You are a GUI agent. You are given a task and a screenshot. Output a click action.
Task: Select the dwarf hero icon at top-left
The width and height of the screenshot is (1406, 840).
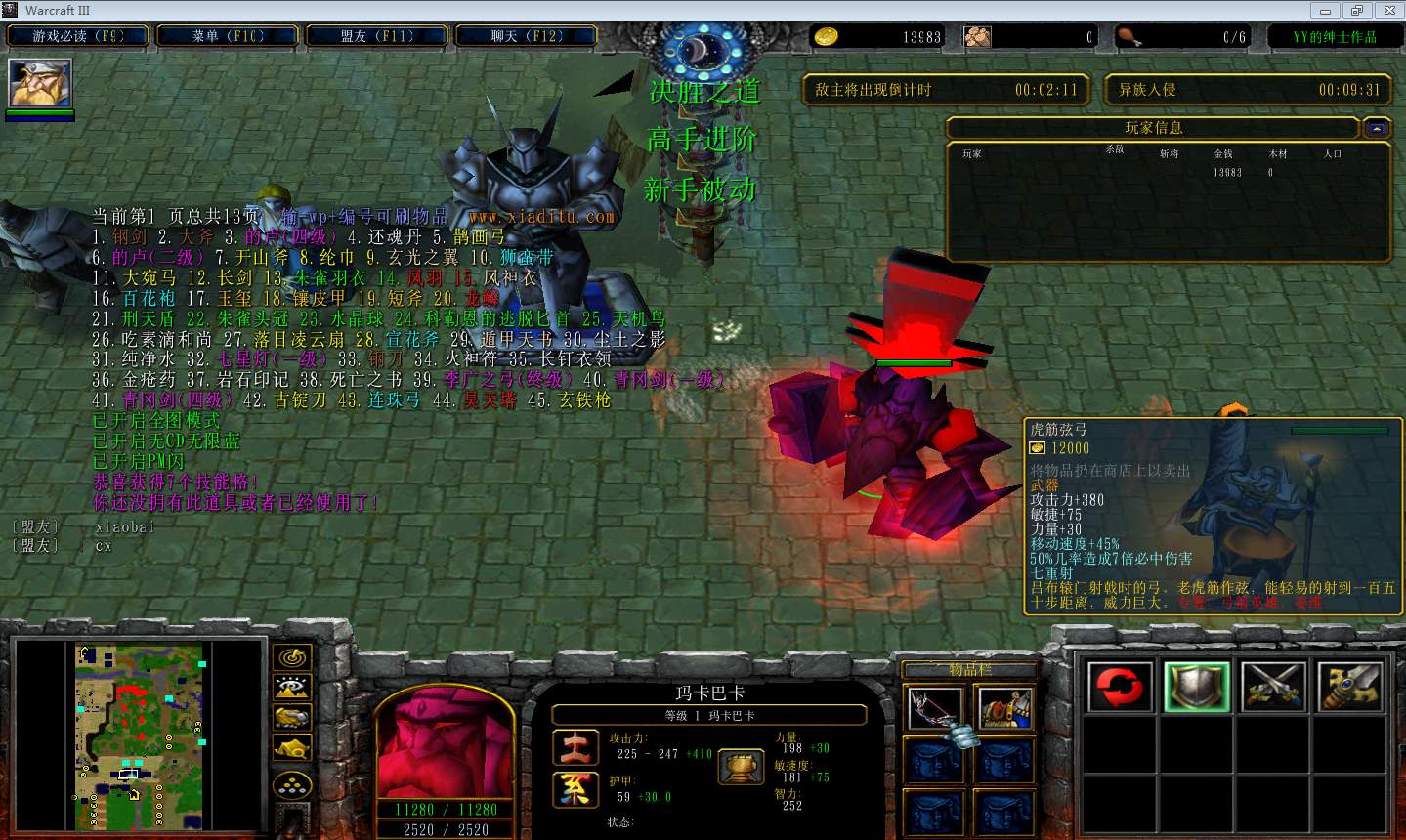click(x=40, y=83)
